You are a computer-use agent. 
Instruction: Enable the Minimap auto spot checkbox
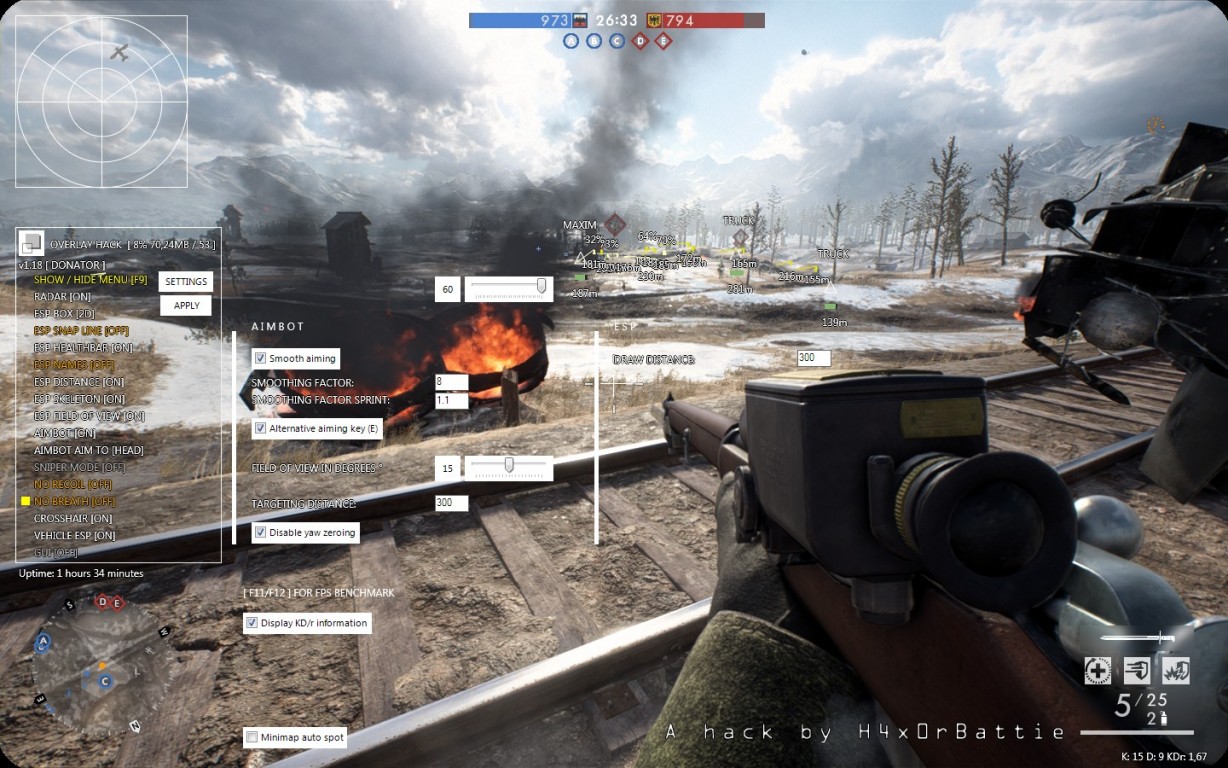(x=251, y=738)
